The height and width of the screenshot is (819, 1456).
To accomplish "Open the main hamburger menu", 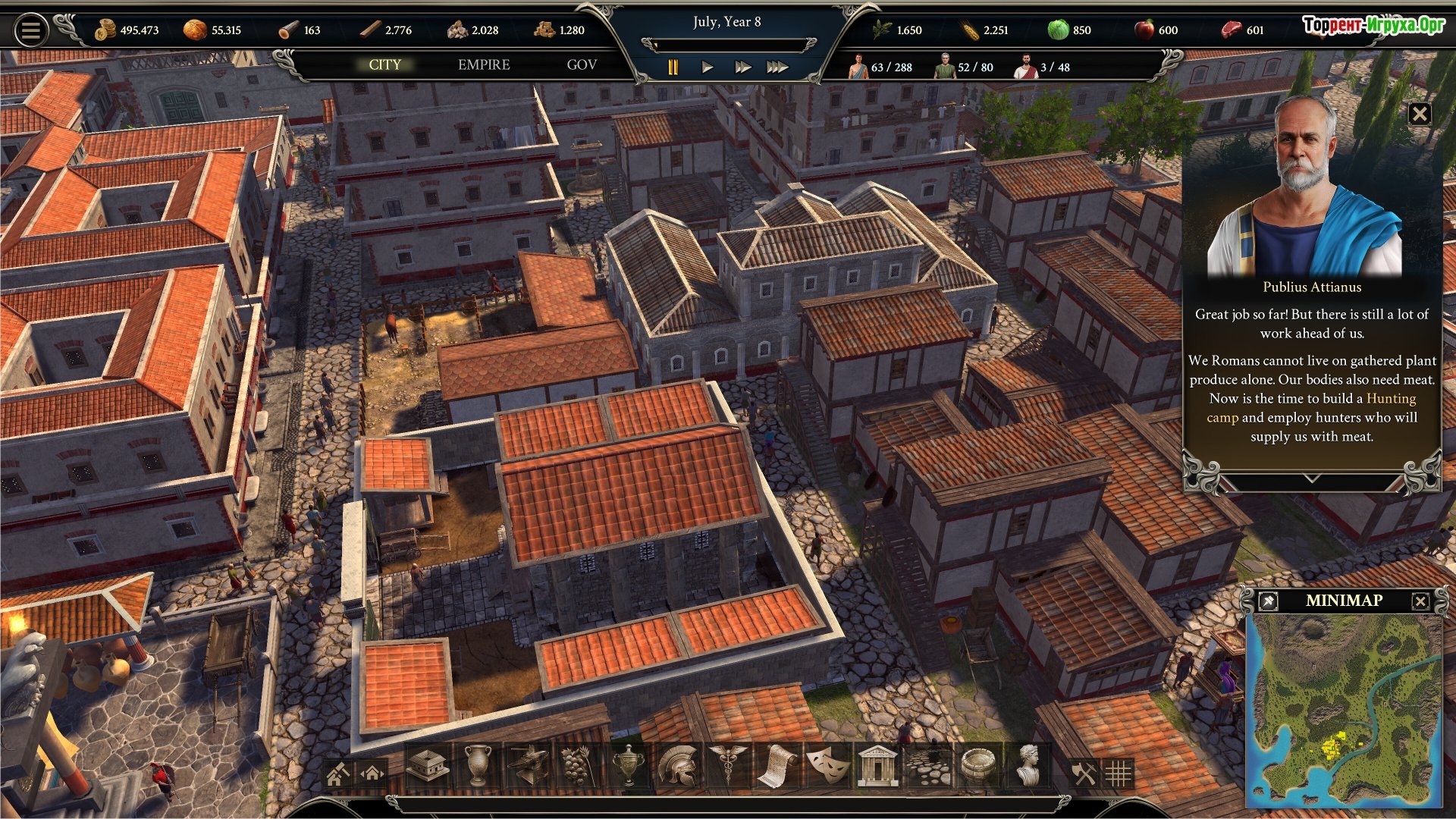I will click(x=31, y=30).
